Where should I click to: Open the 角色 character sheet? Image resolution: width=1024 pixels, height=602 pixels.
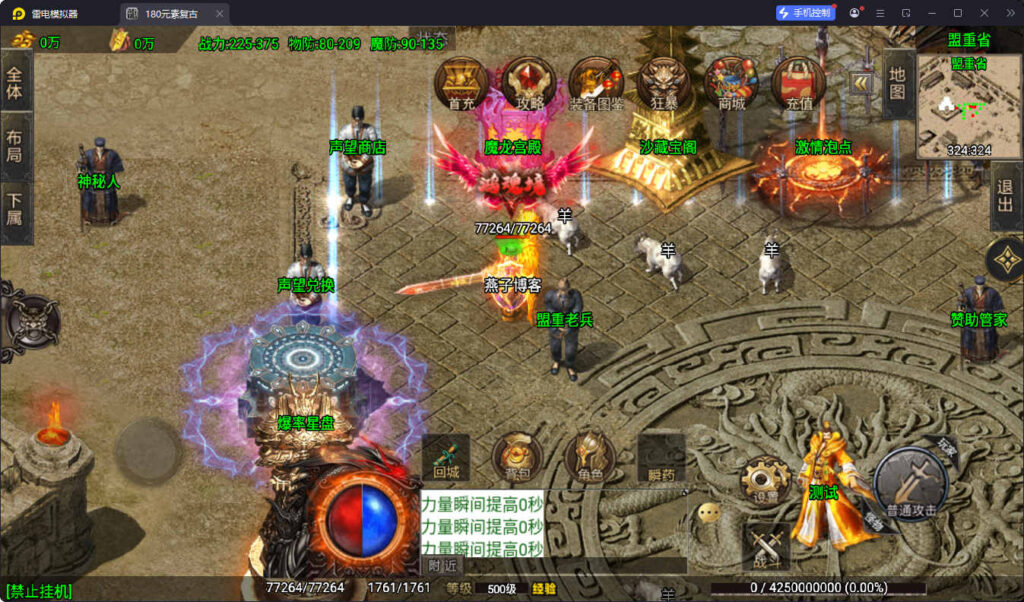coord(588,458)
